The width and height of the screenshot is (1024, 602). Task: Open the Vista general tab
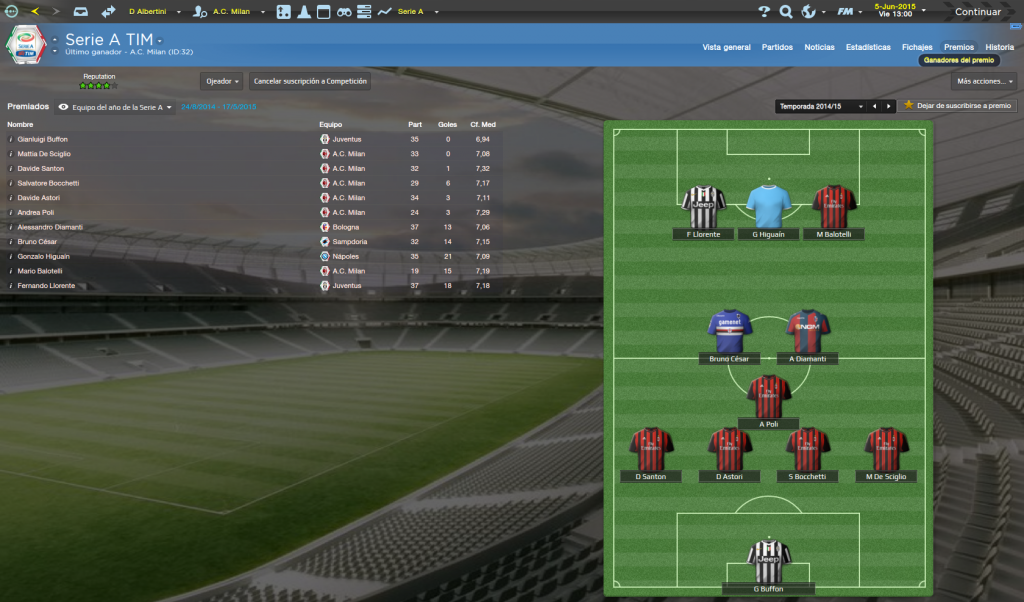coord(726,47)
